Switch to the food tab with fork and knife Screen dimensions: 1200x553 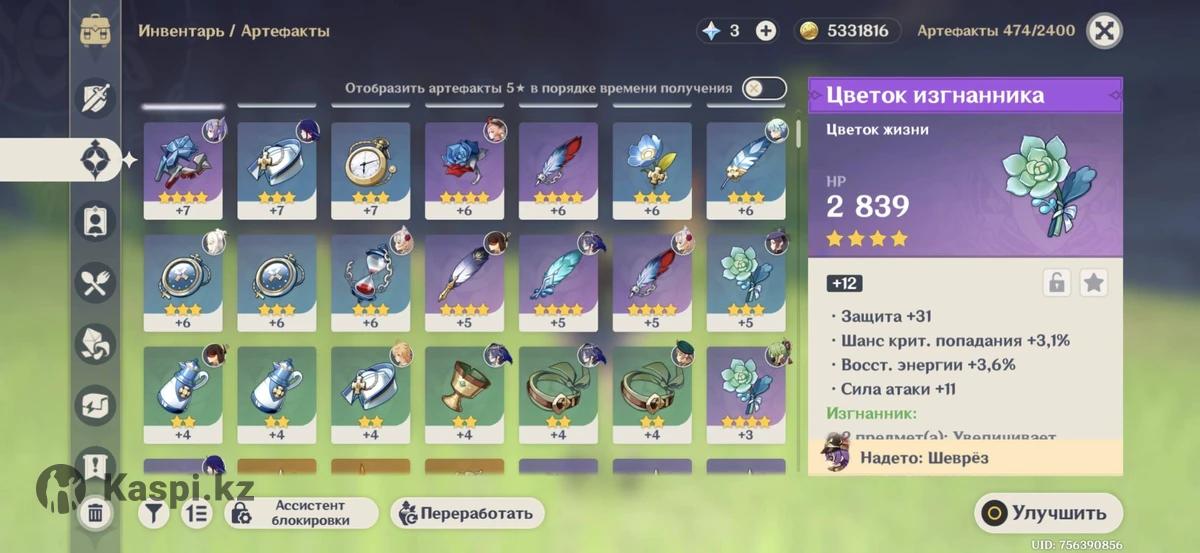[x=96, y=282]
